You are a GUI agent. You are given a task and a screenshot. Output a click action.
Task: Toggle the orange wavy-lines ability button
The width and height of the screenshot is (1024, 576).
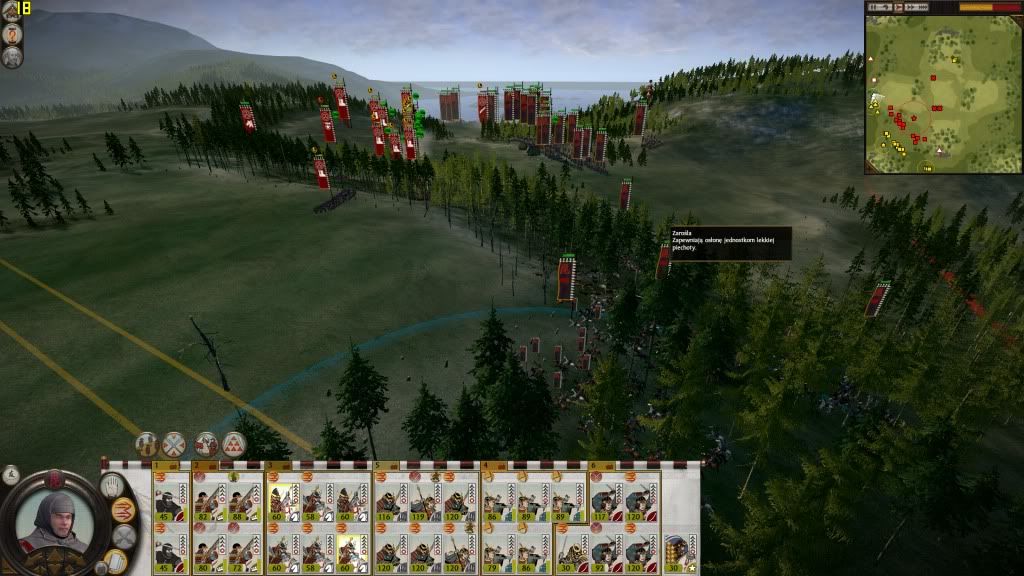[x=124, y=509]
